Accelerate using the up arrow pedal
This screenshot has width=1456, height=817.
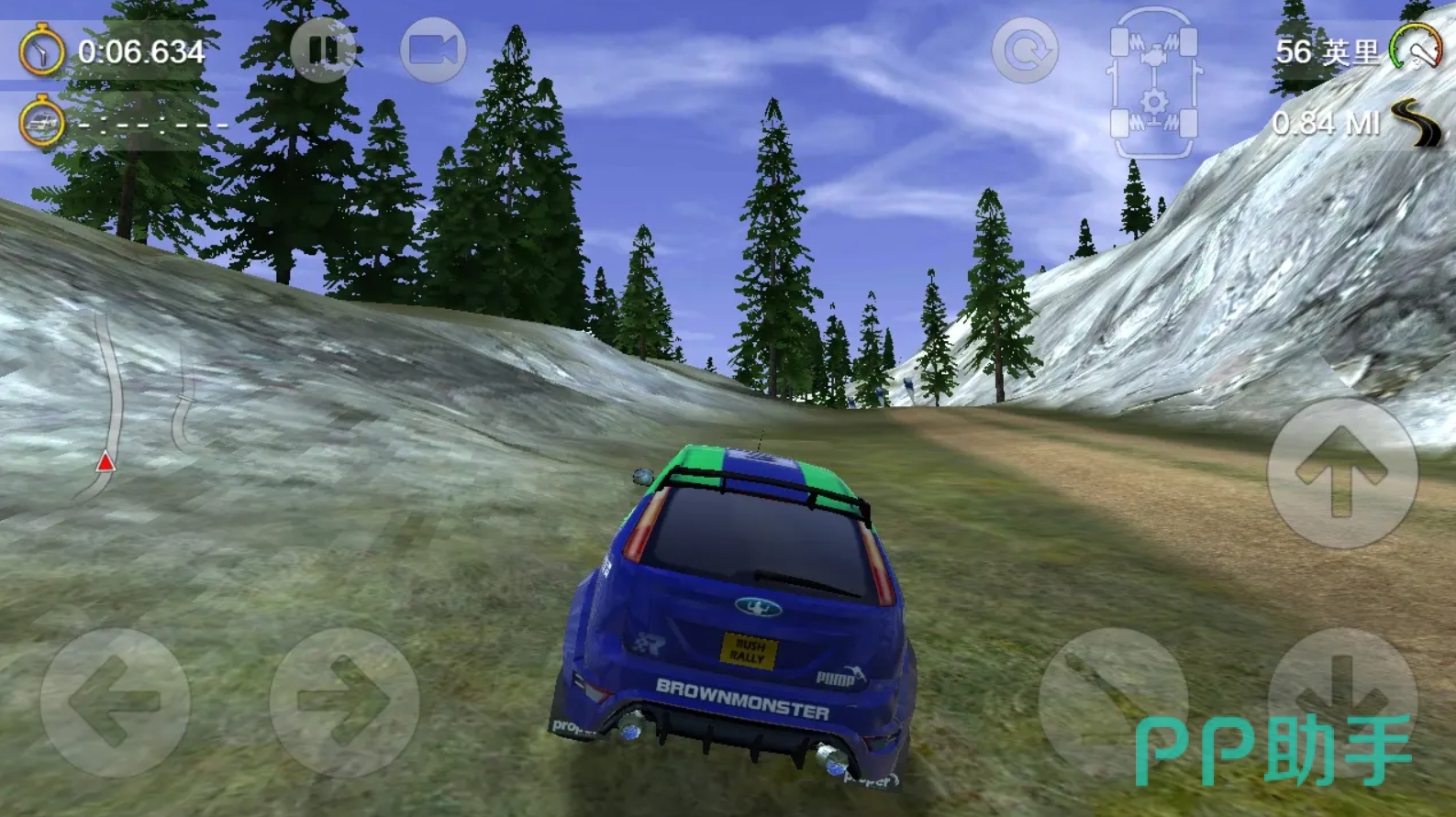pos(1341,473)
